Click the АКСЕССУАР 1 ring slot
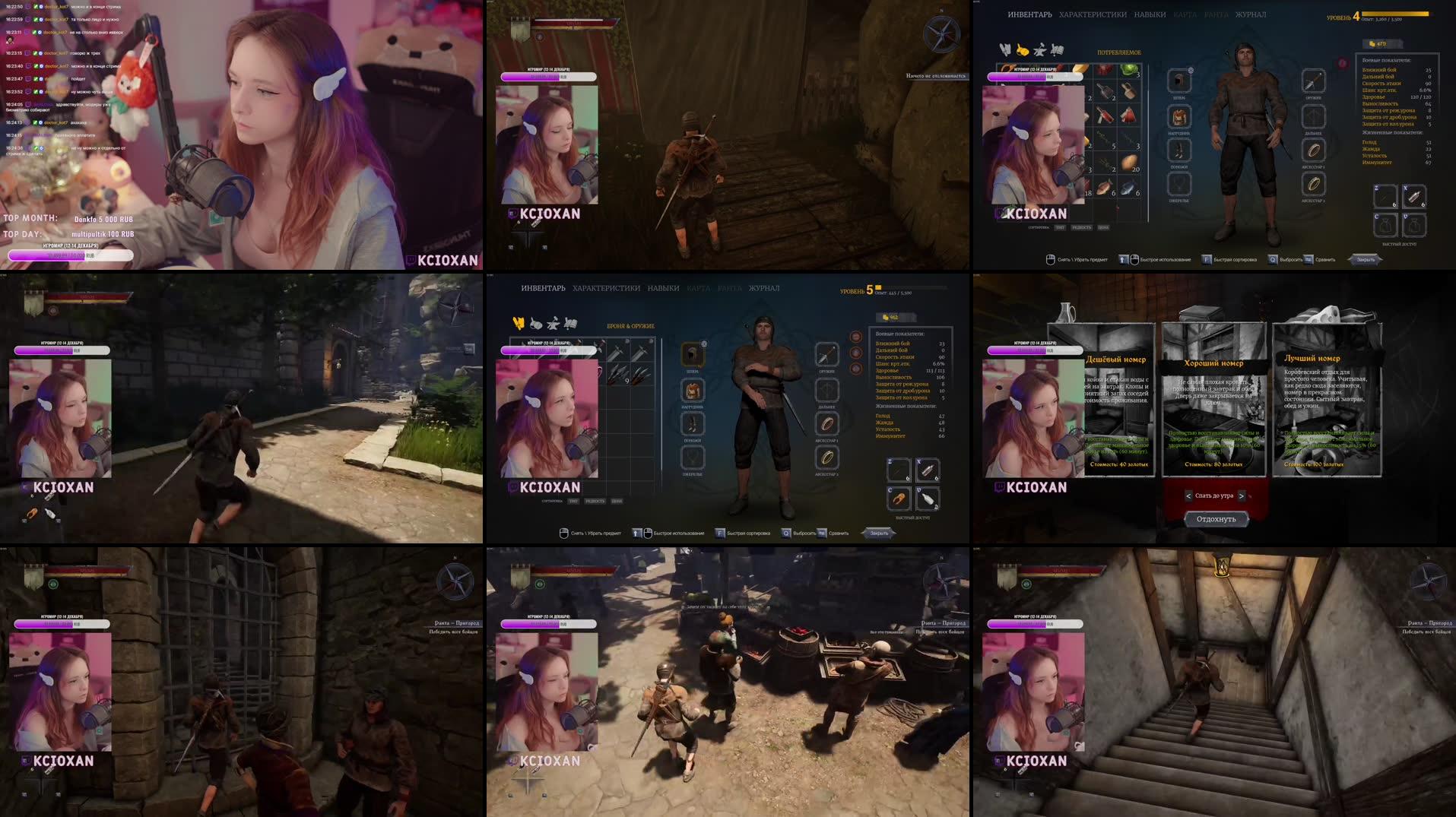The width and height of the screenshot is (1456, 817). click(x=827, y=425)
